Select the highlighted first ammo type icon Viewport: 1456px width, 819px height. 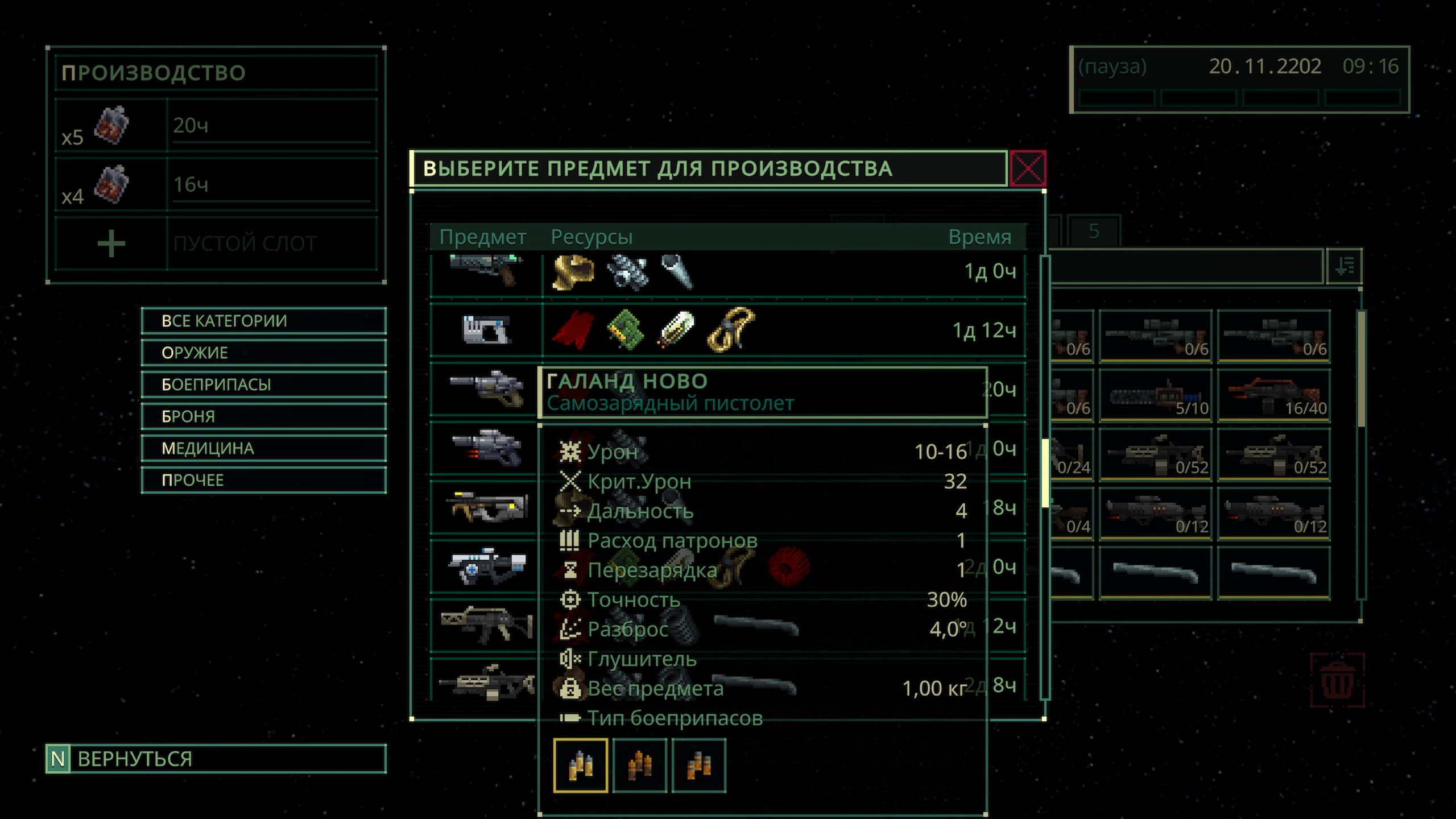580,766
